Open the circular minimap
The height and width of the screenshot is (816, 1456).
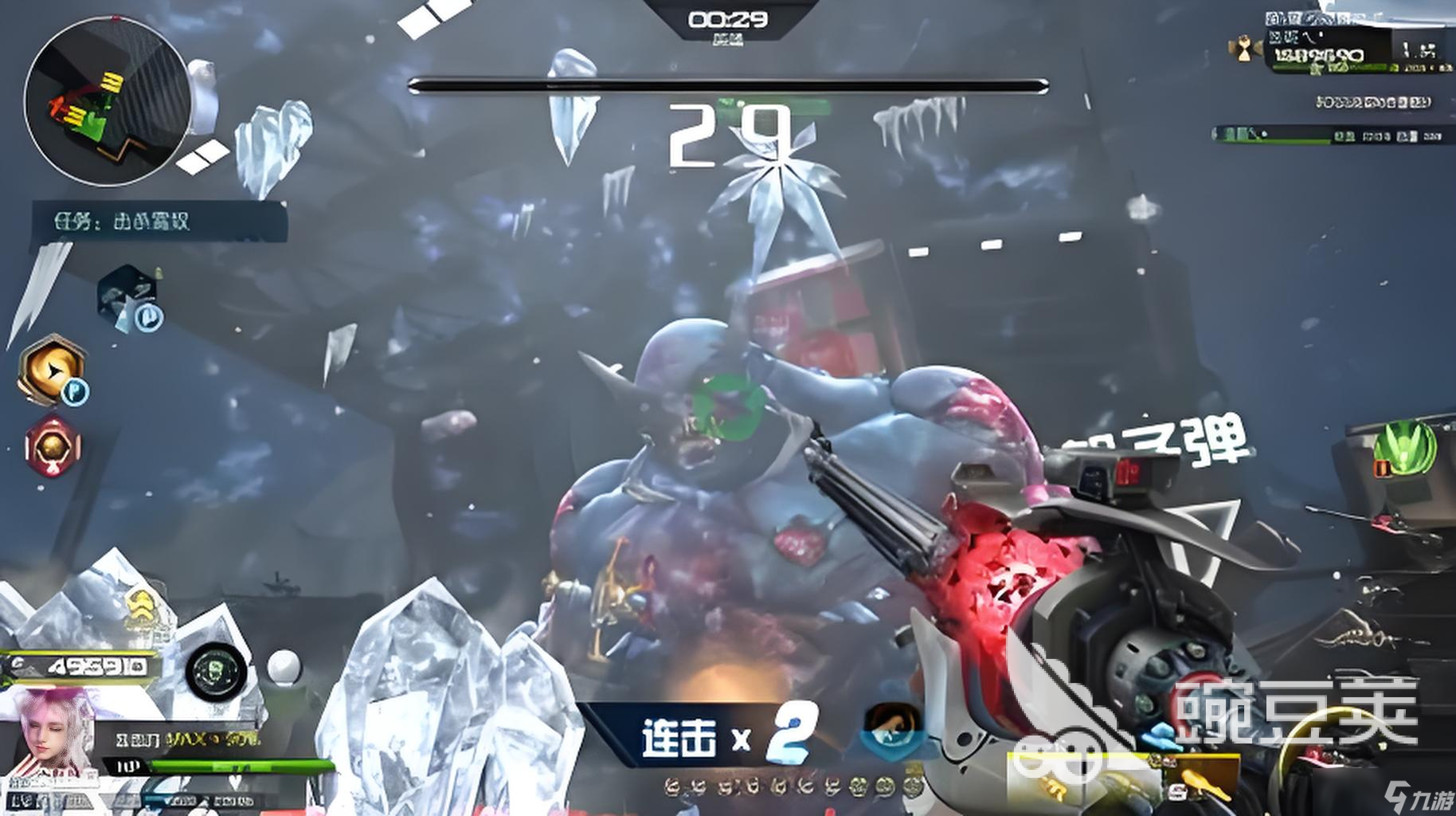(x=107, y=100)
